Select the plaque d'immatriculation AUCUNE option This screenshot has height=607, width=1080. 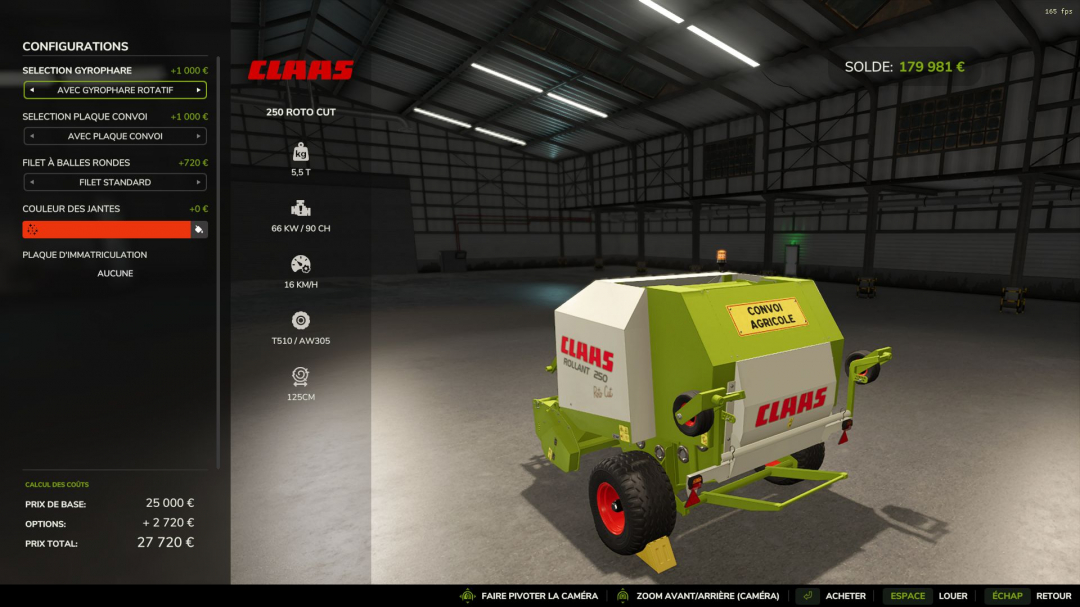(x=115, y=273)
